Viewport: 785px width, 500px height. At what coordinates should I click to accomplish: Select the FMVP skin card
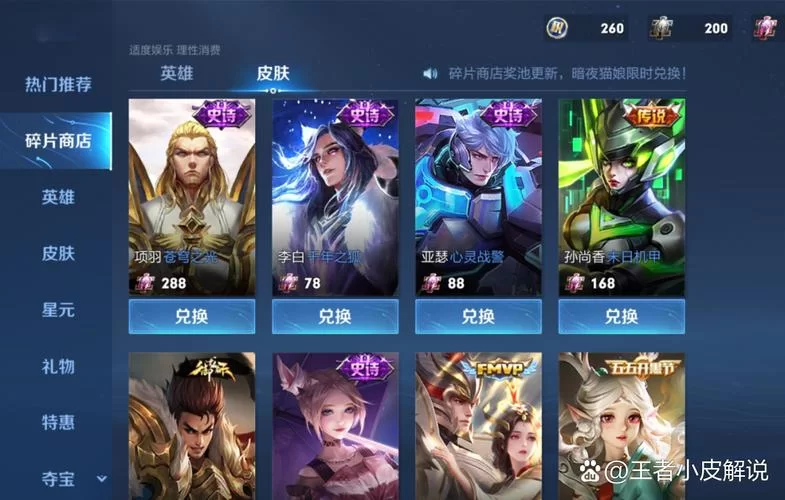coord(478,425)
